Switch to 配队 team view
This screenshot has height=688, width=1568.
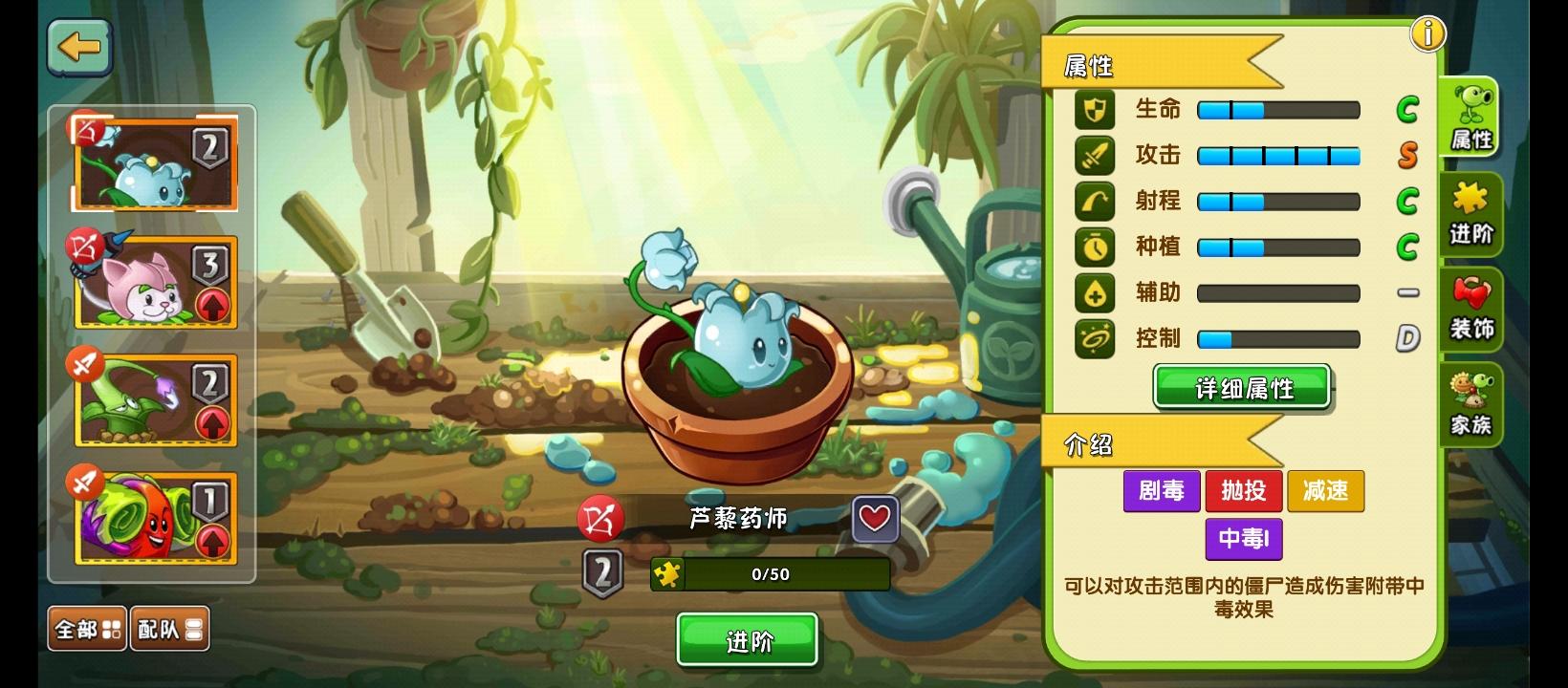pyautogui.click(x=170, y=628)
